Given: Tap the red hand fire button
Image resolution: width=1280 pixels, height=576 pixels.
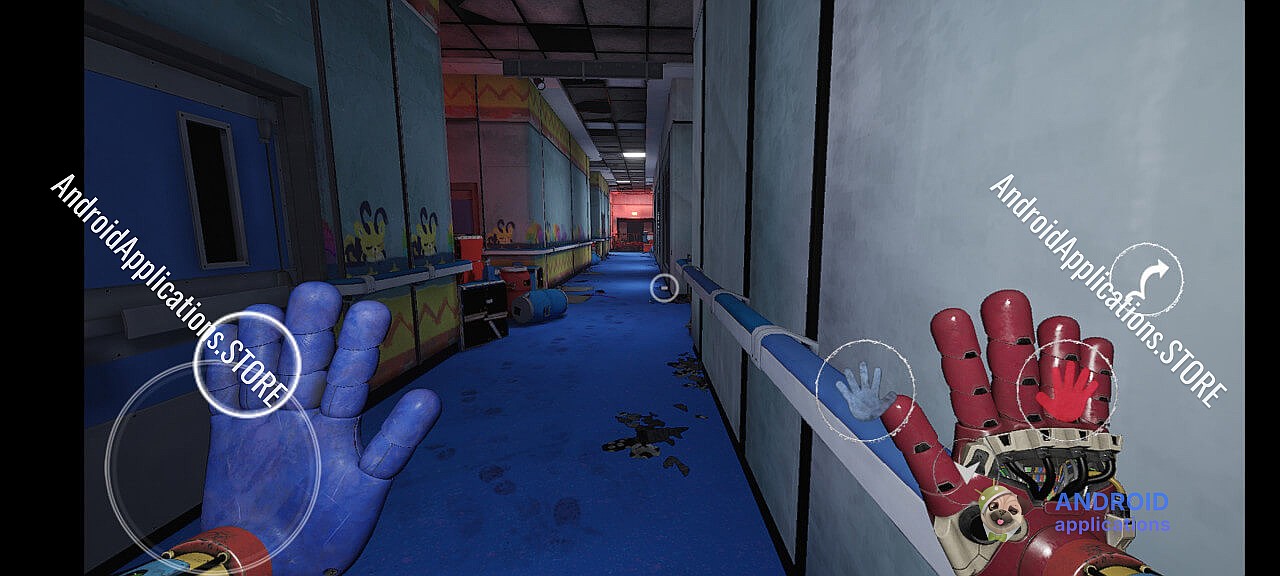Looking at the screenshot, I should [1067, 389].
